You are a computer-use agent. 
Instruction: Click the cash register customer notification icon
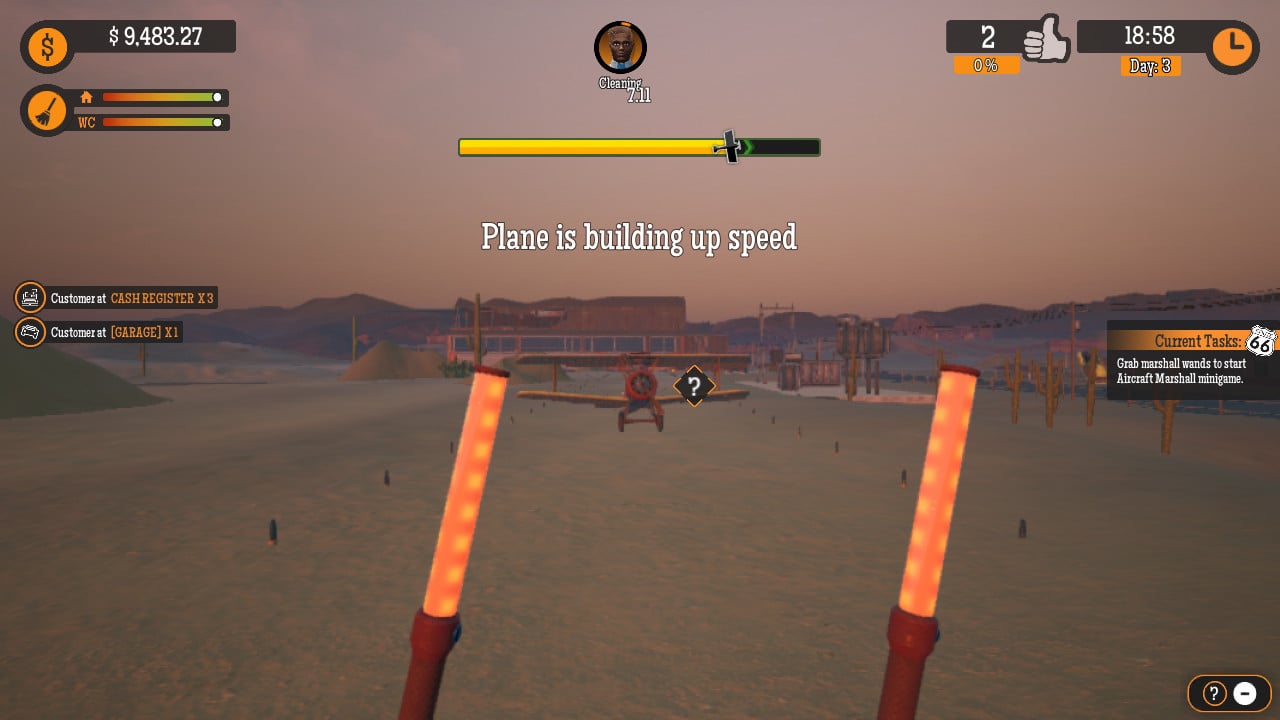[x=30, y=297]
